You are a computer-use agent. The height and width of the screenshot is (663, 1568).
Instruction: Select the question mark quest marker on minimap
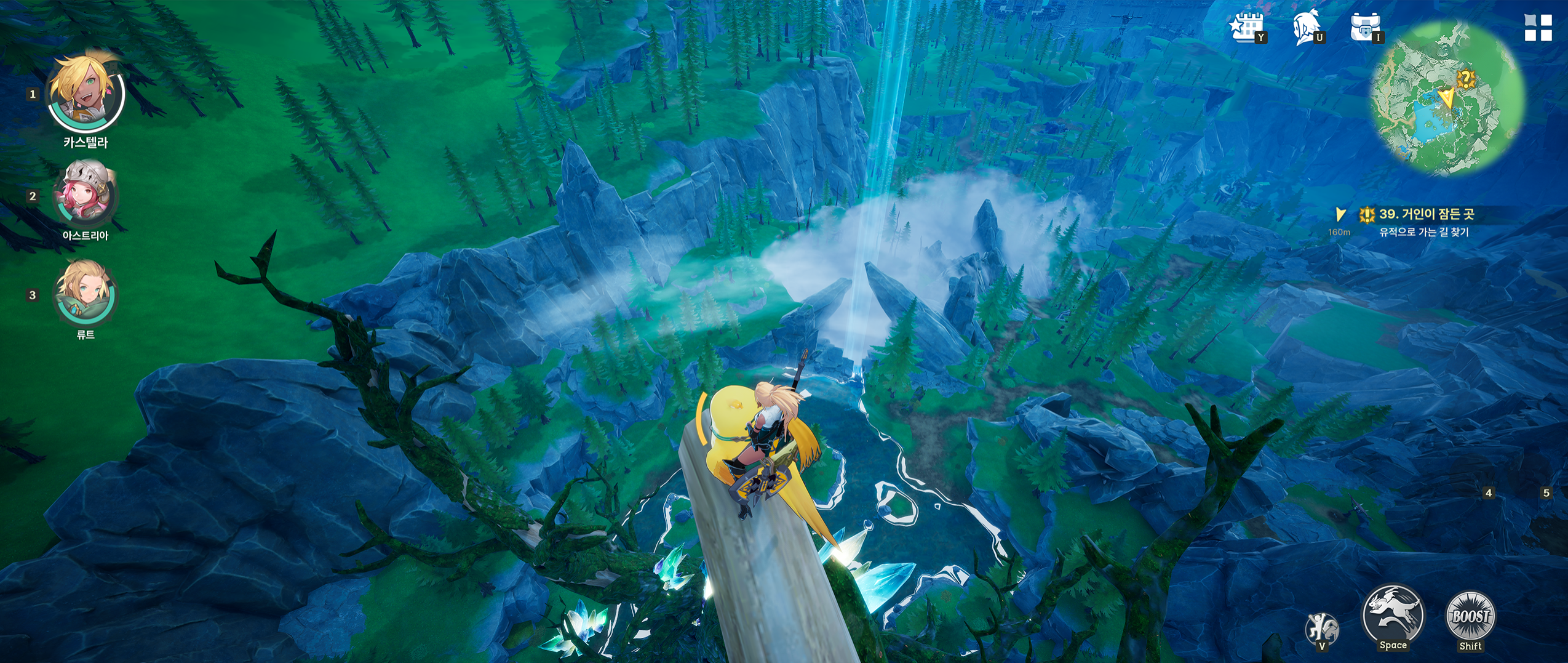[1466, 79]
